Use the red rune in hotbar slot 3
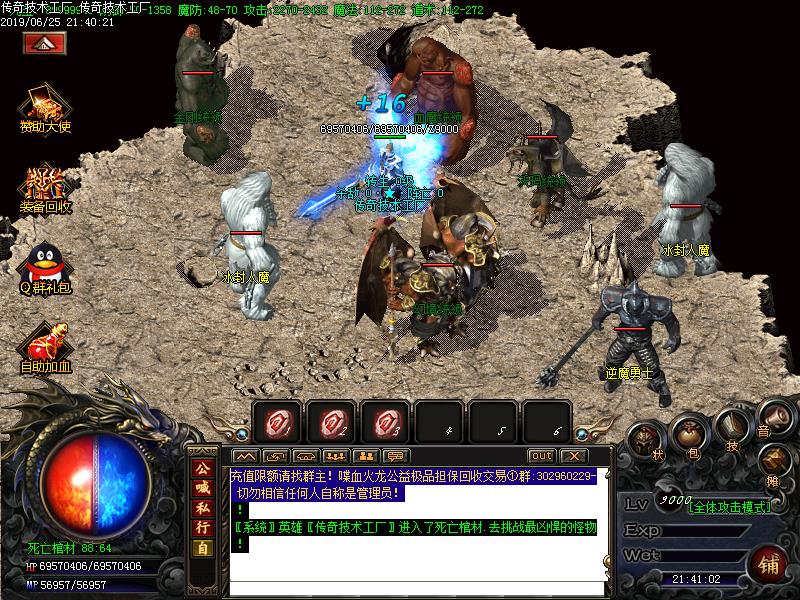This screenshot has width=800, height=600. point(385,423)
